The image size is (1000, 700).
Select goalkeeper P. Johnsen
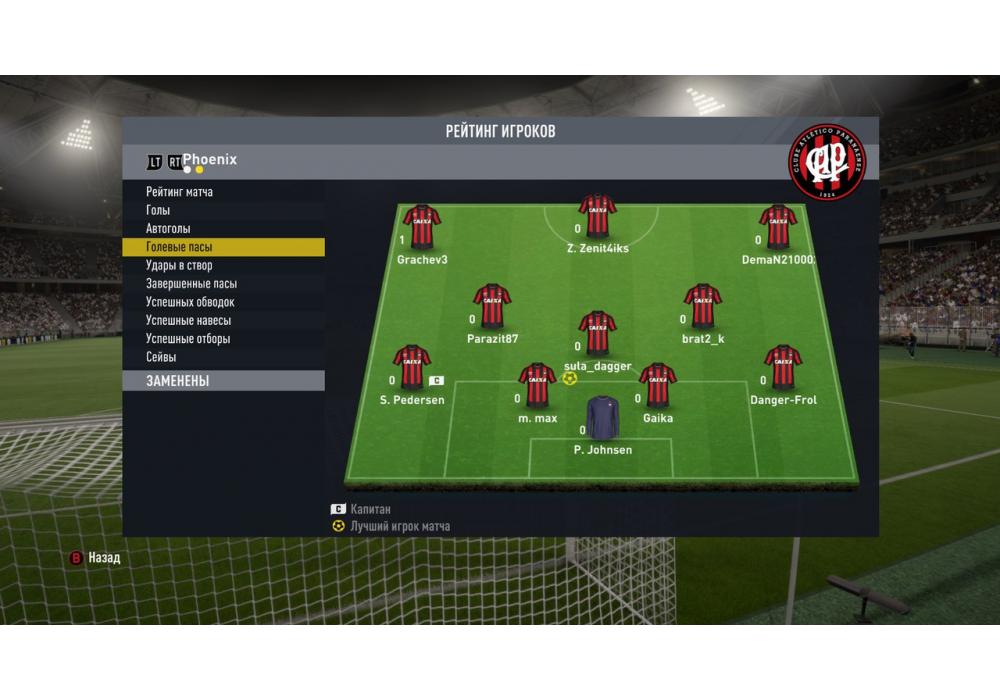pyautogui.click(x=602, y=418)
